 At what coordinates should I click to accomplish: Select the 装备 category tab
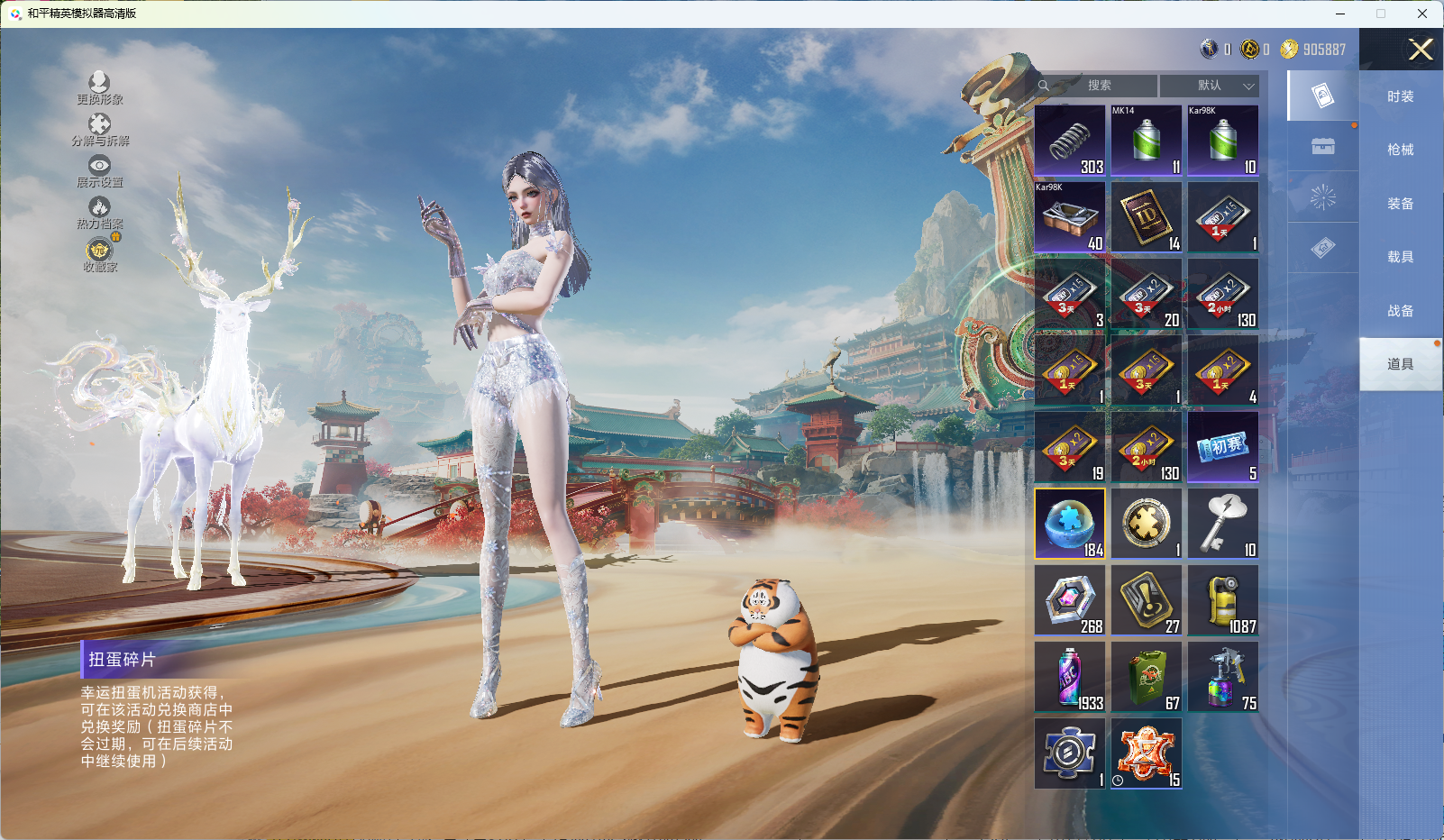(1400, 204)
